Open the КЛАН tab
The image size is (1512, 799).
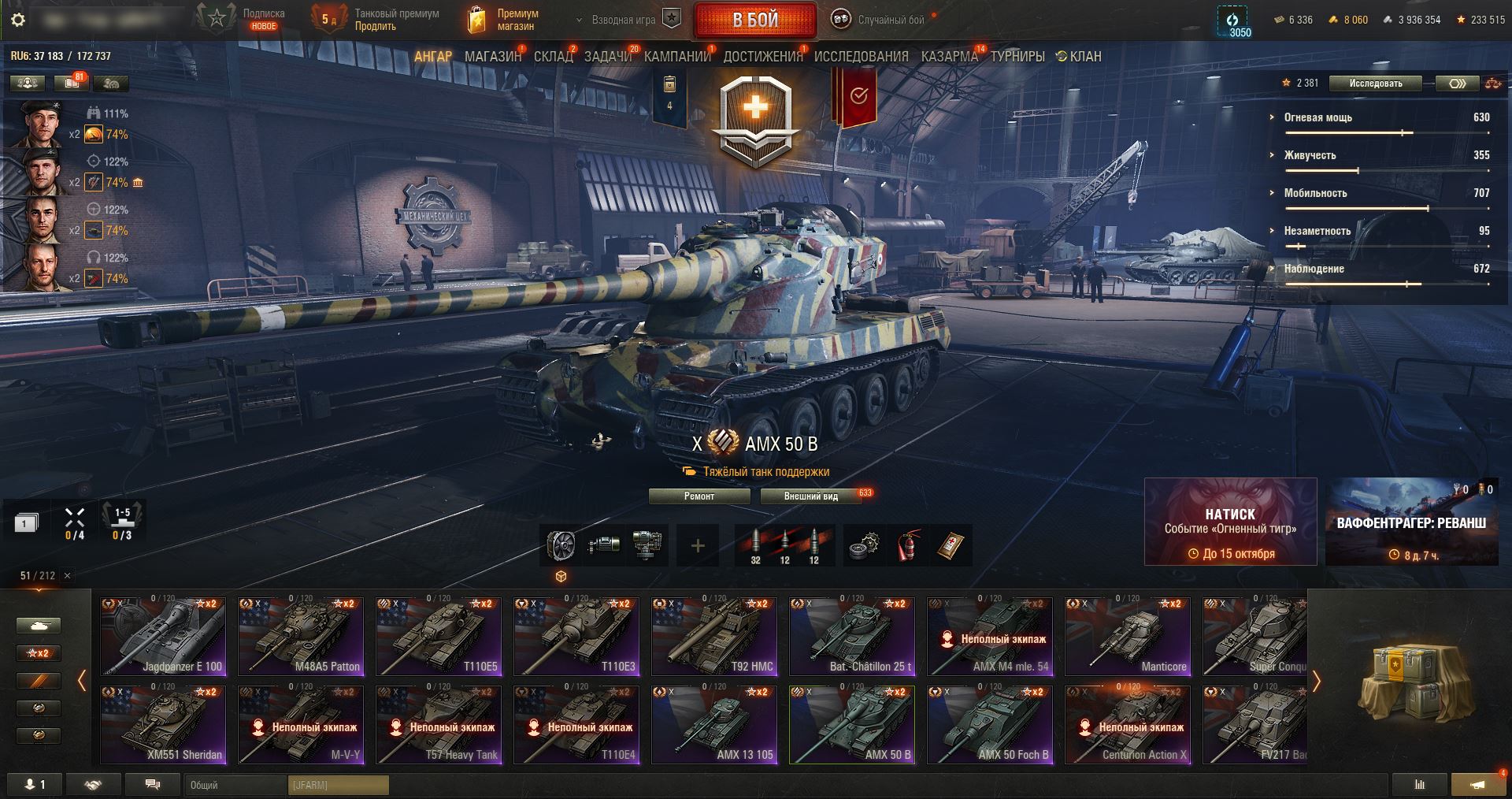pos(1080,57)
